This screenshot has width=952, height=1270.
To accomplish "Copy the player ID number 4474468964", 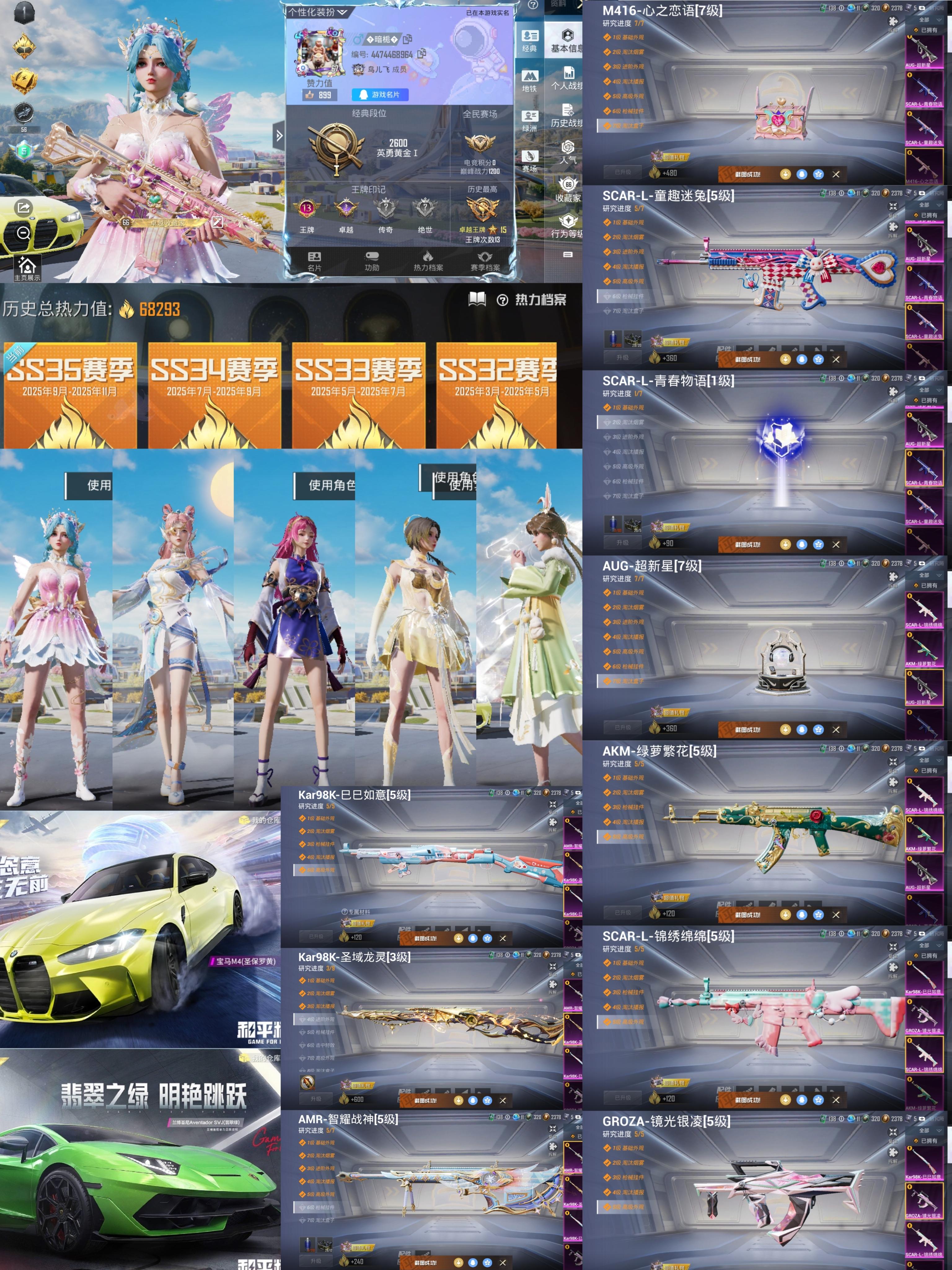I will tap(422, 54).
